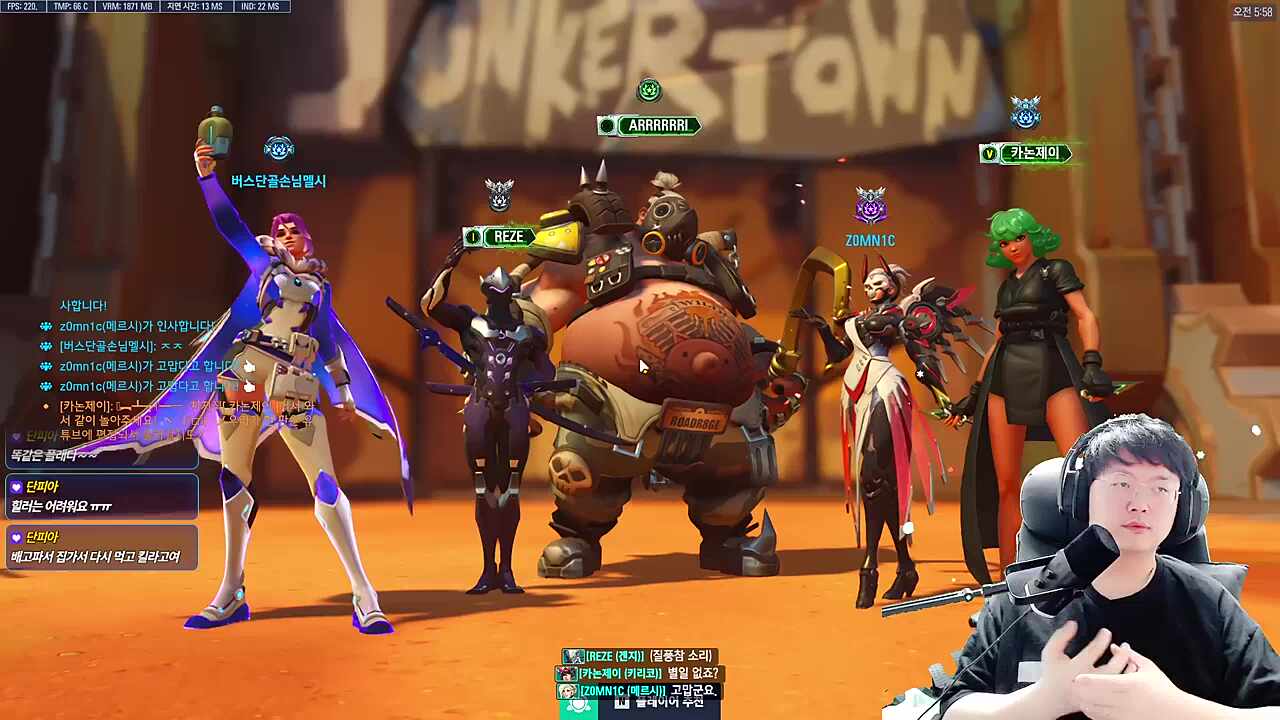Click Genji's portrait beside REZE's chat line

573,655
